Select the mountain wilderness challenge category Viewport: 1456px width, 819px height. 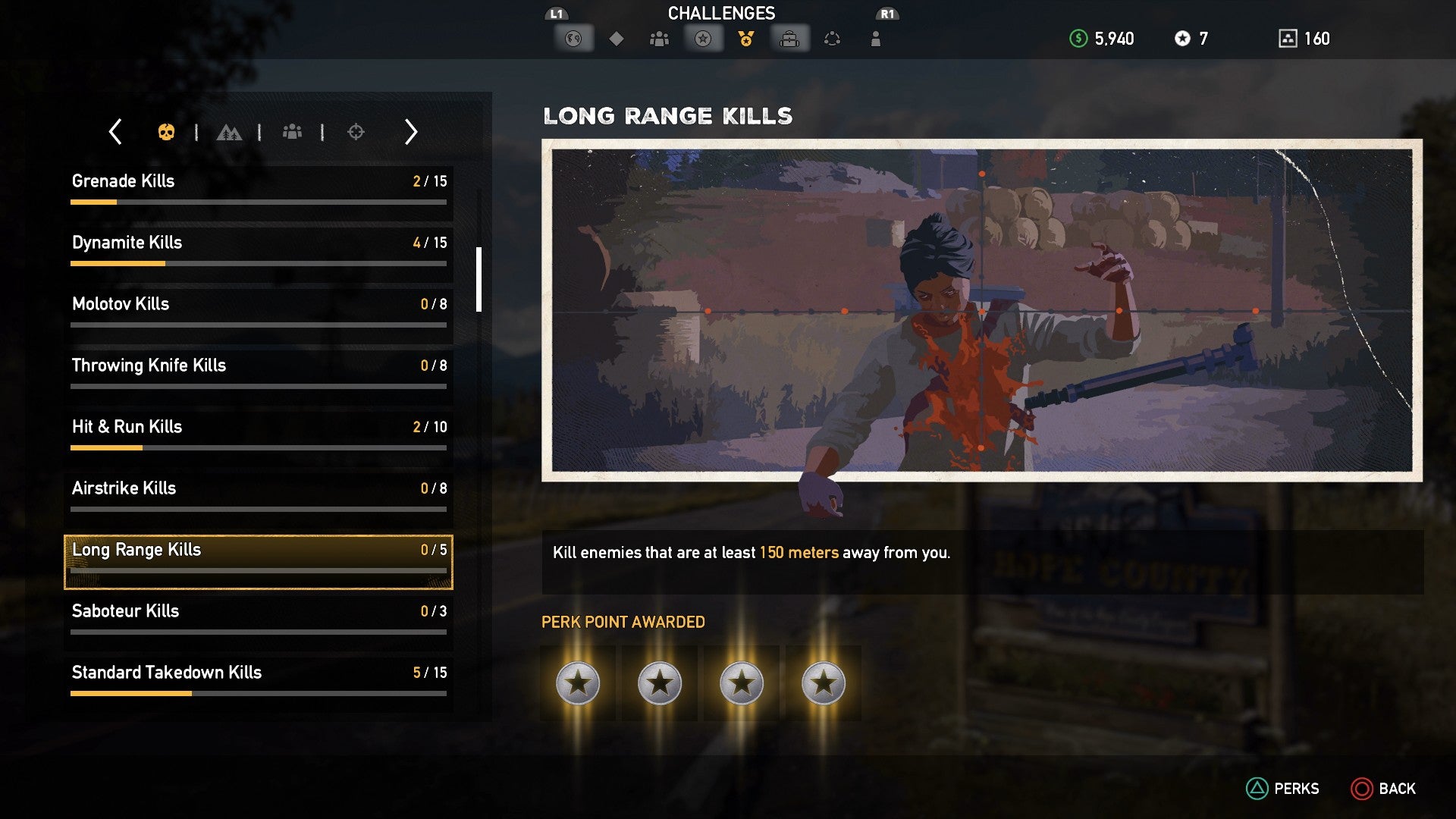pyautogui.click(x=230, y=131)
